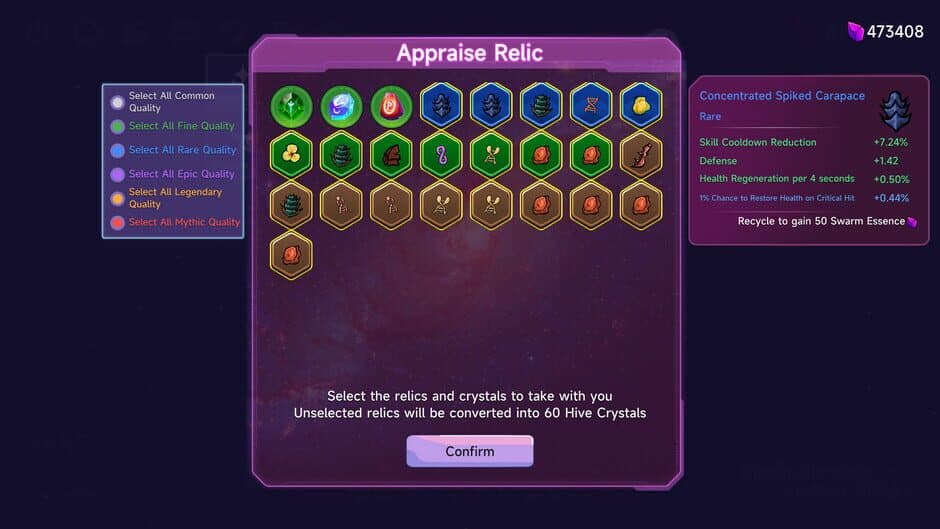Pick Select All Epic Quality

(x=118, y=174)
